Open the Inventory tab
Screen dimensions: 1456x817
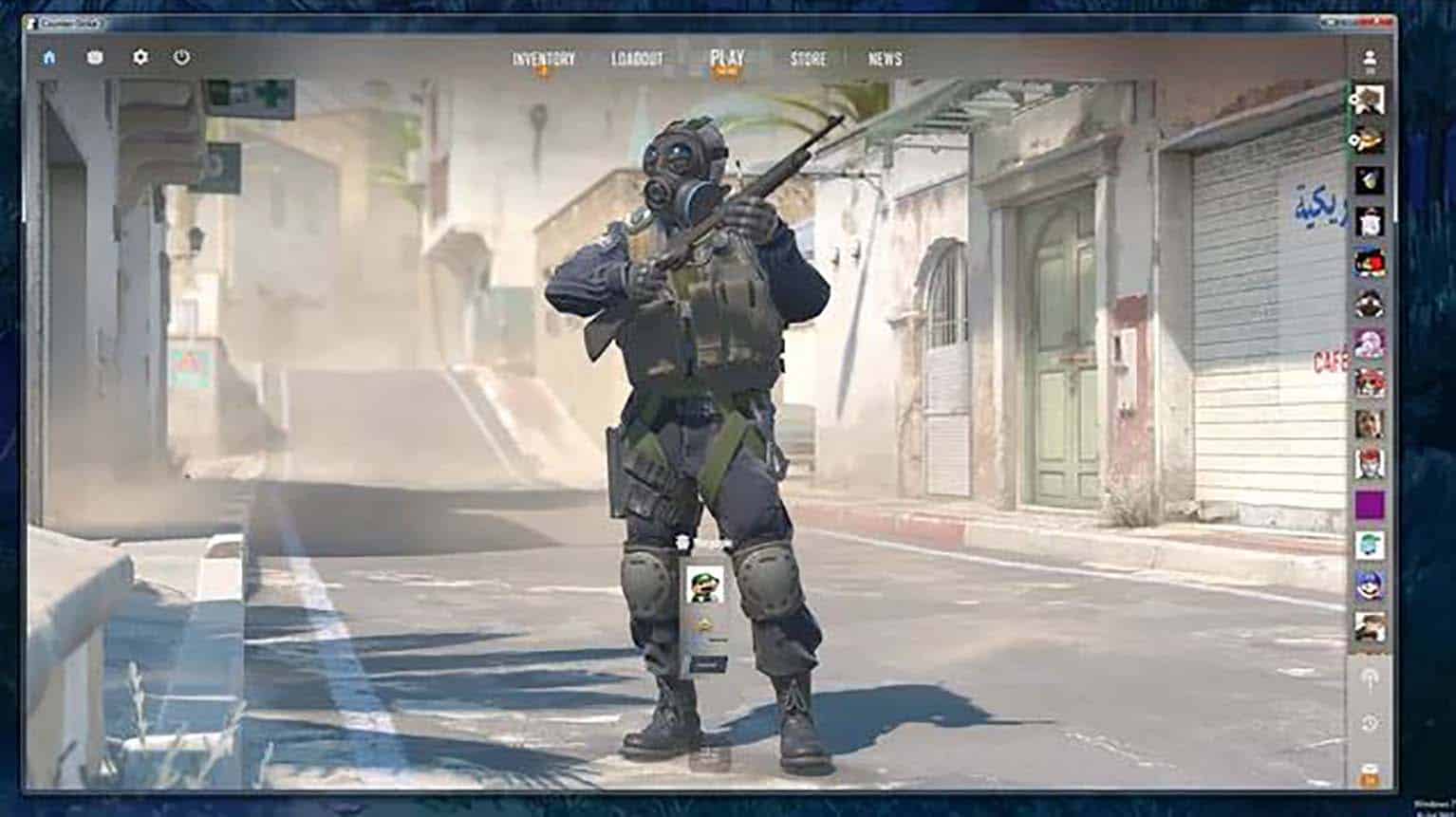(543, 59)
